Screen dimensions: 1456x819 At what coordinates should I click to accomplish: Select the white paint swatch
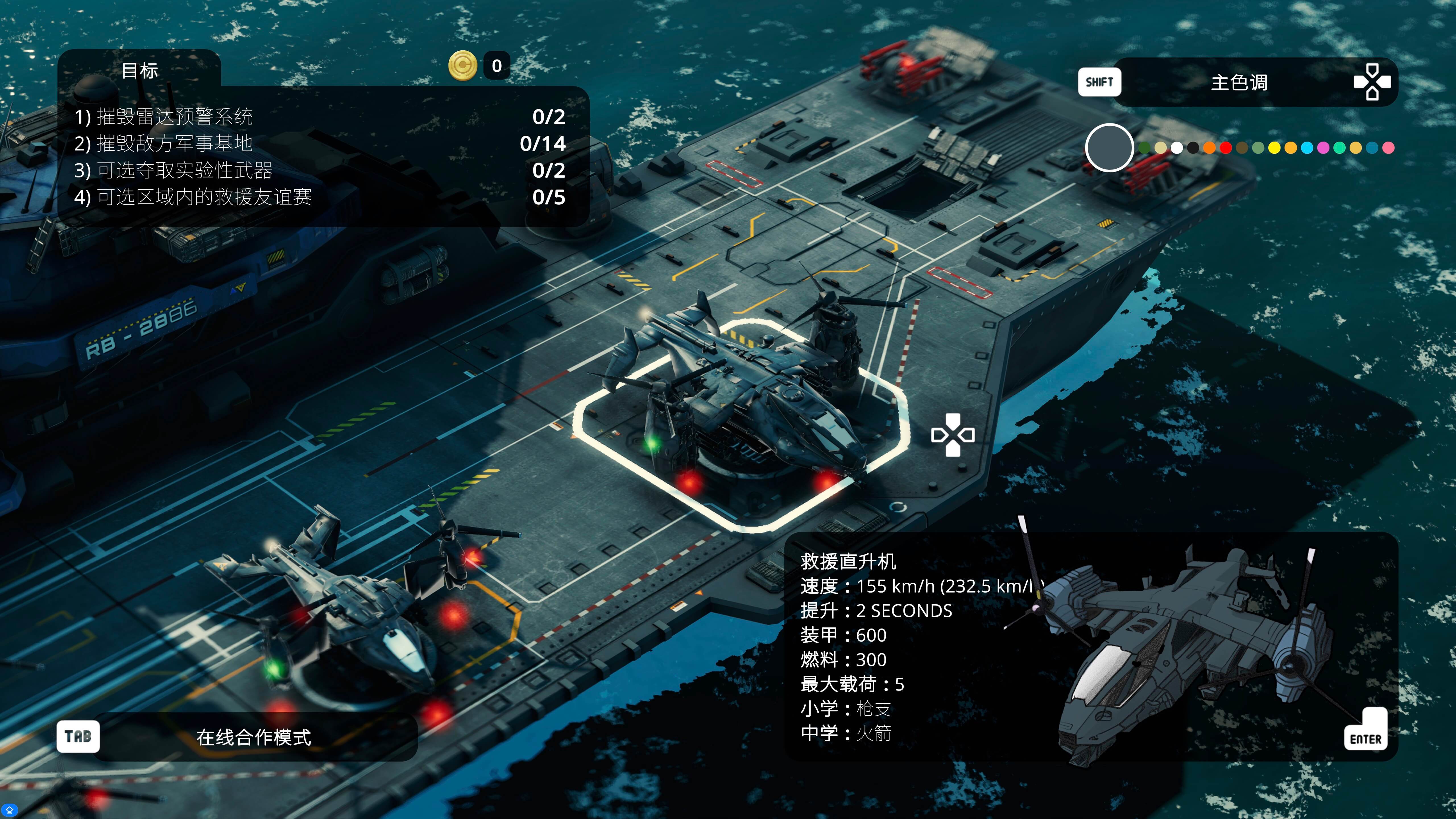tap(1177, 148)
